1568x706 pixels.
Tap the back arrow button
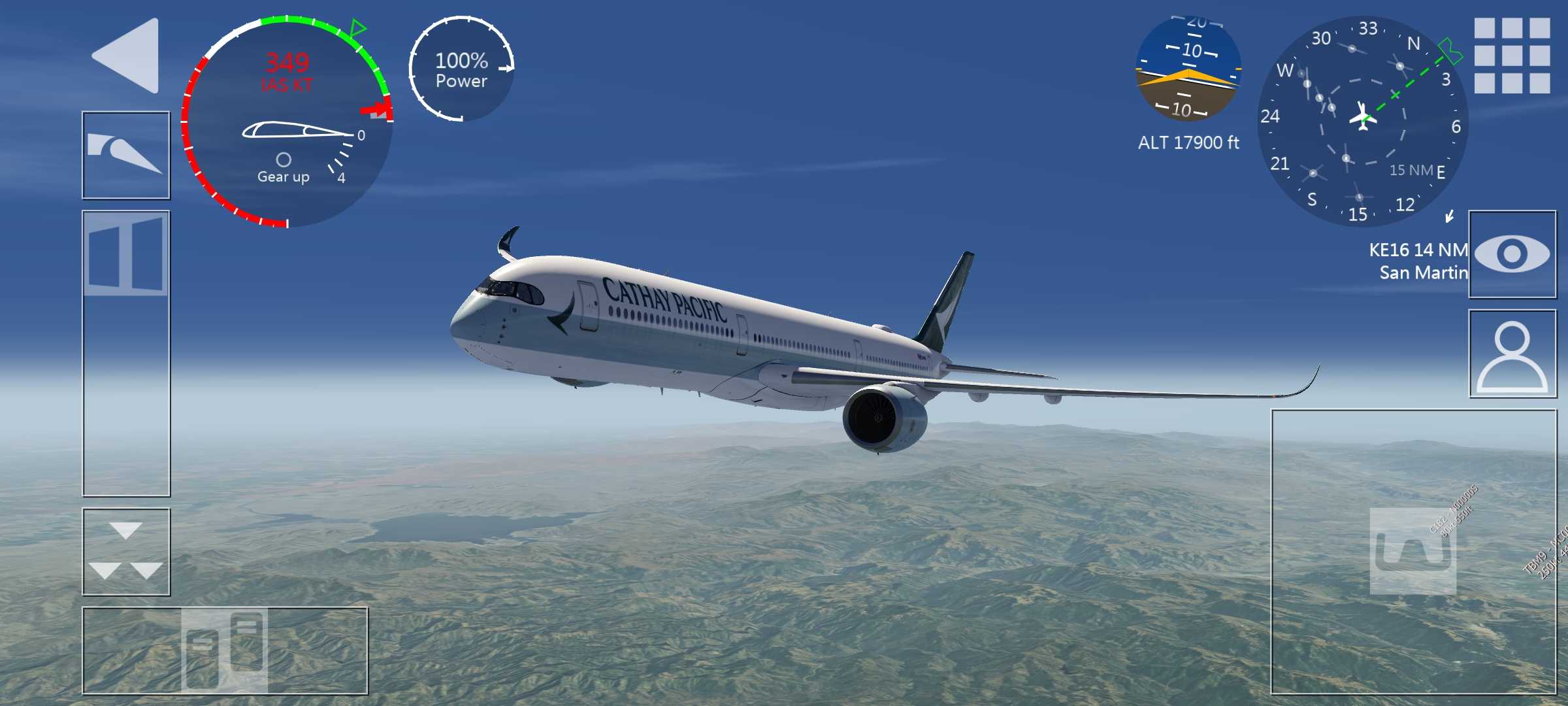[x=128, y=56]
